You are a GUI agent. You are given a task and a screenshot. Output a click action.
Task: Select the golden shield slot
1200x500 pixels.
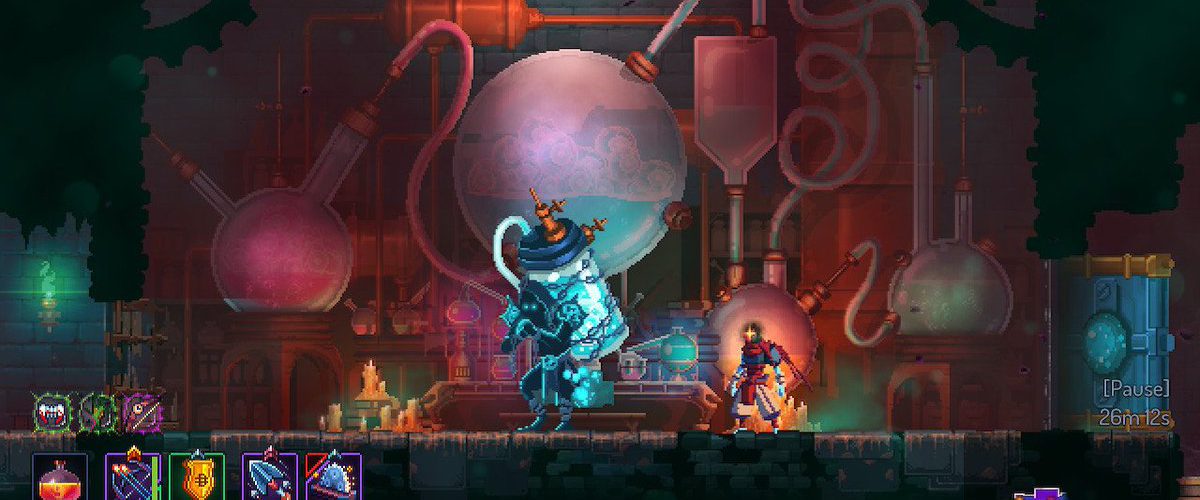click(196, 477)
